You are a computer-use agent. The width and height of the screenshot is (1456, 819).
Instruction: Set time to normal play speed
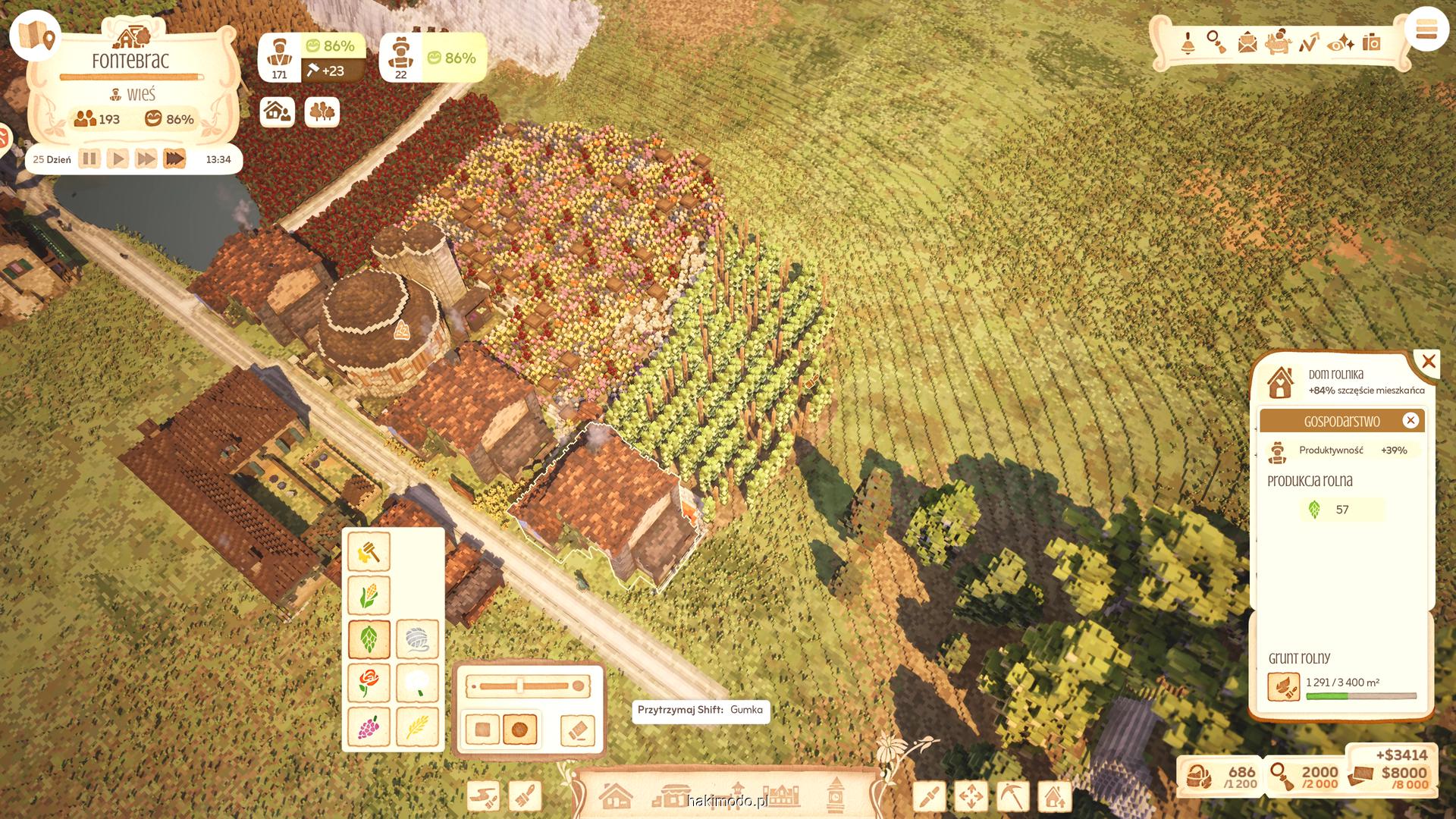118,159
